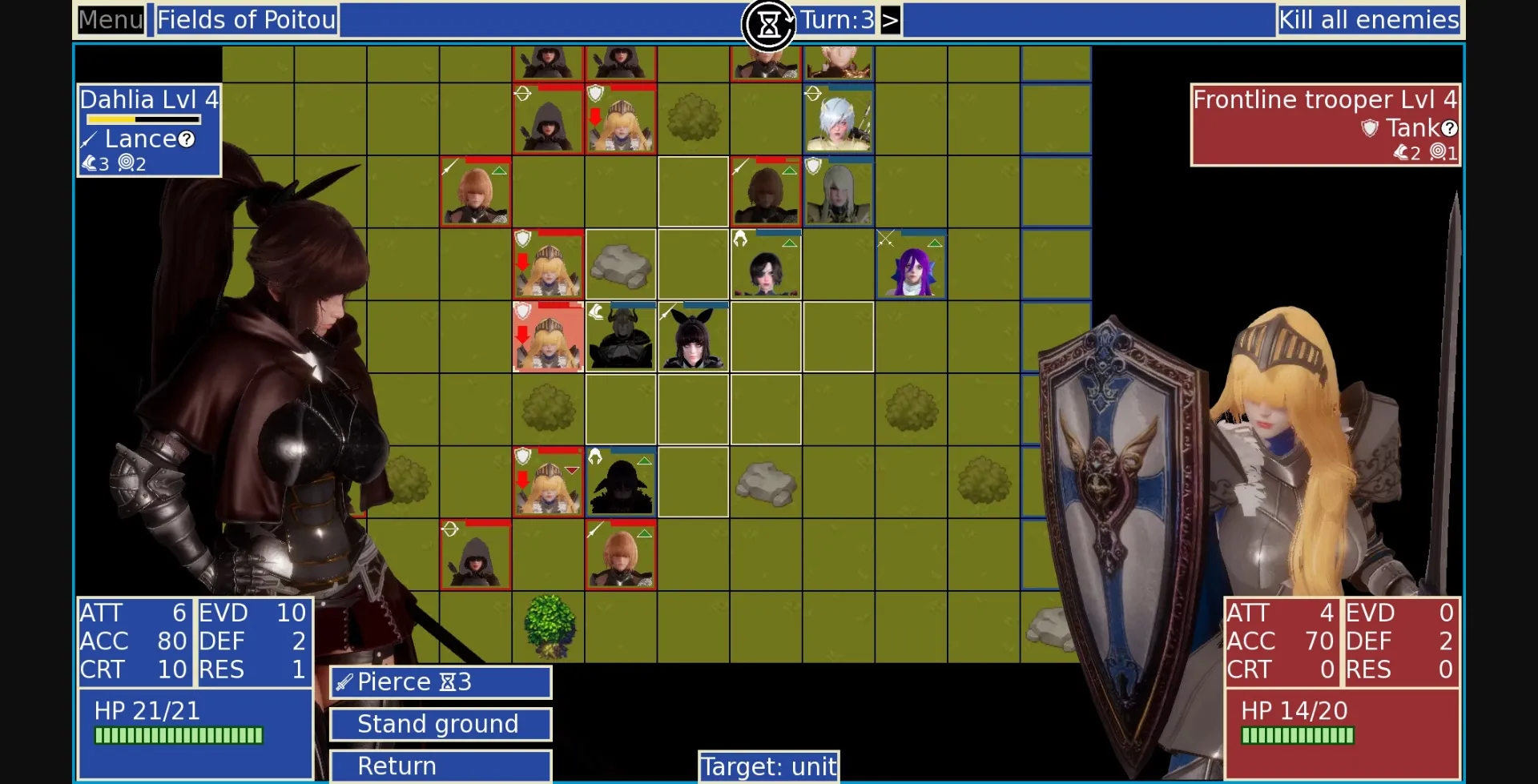Select the Pierce attack action
This screenshot has height=784, width=1538.
(x=440, y=682)
